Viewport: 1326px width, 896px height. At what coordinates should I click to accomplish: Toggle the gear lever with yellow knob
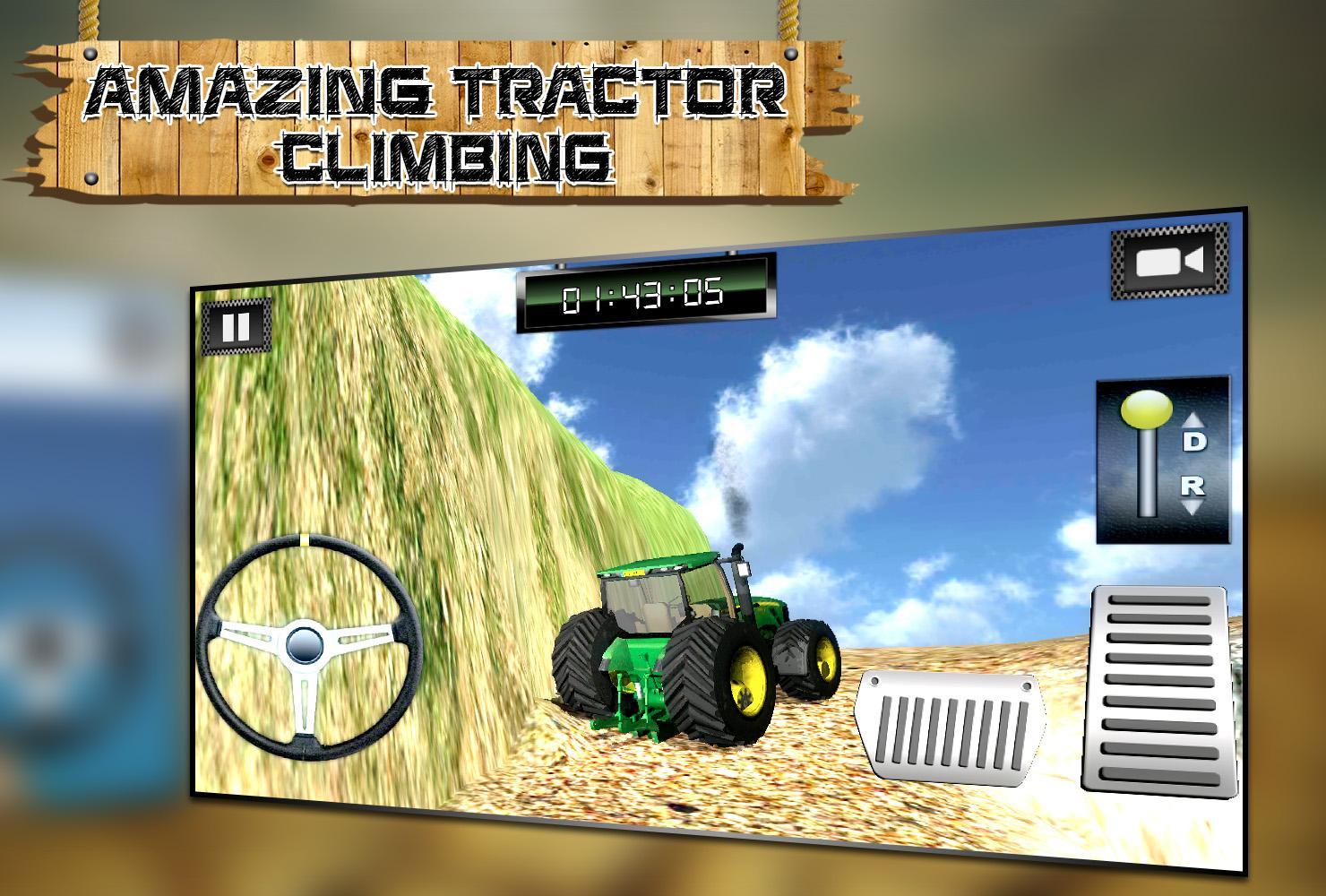[x=1149, y=410]
